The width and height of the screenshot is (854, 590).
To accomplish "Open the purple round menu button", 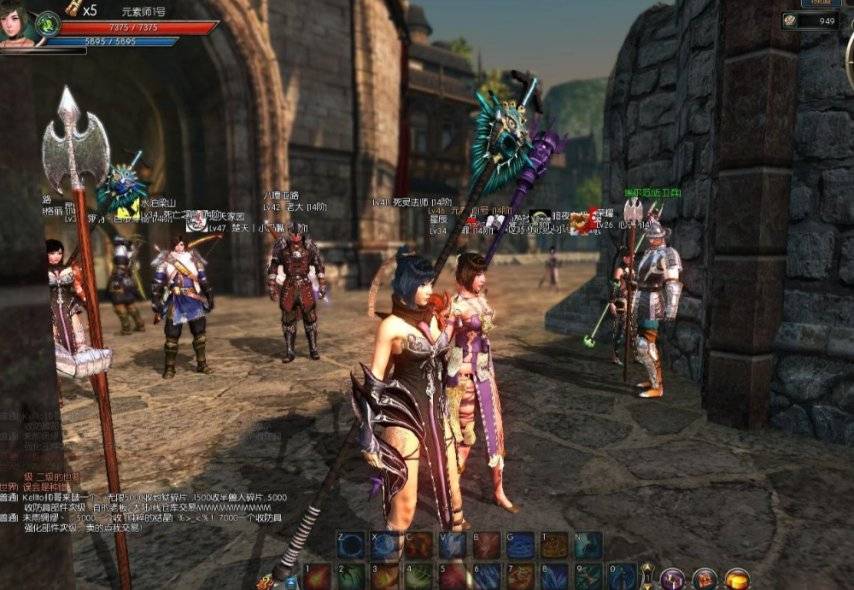I will [673, 578].
